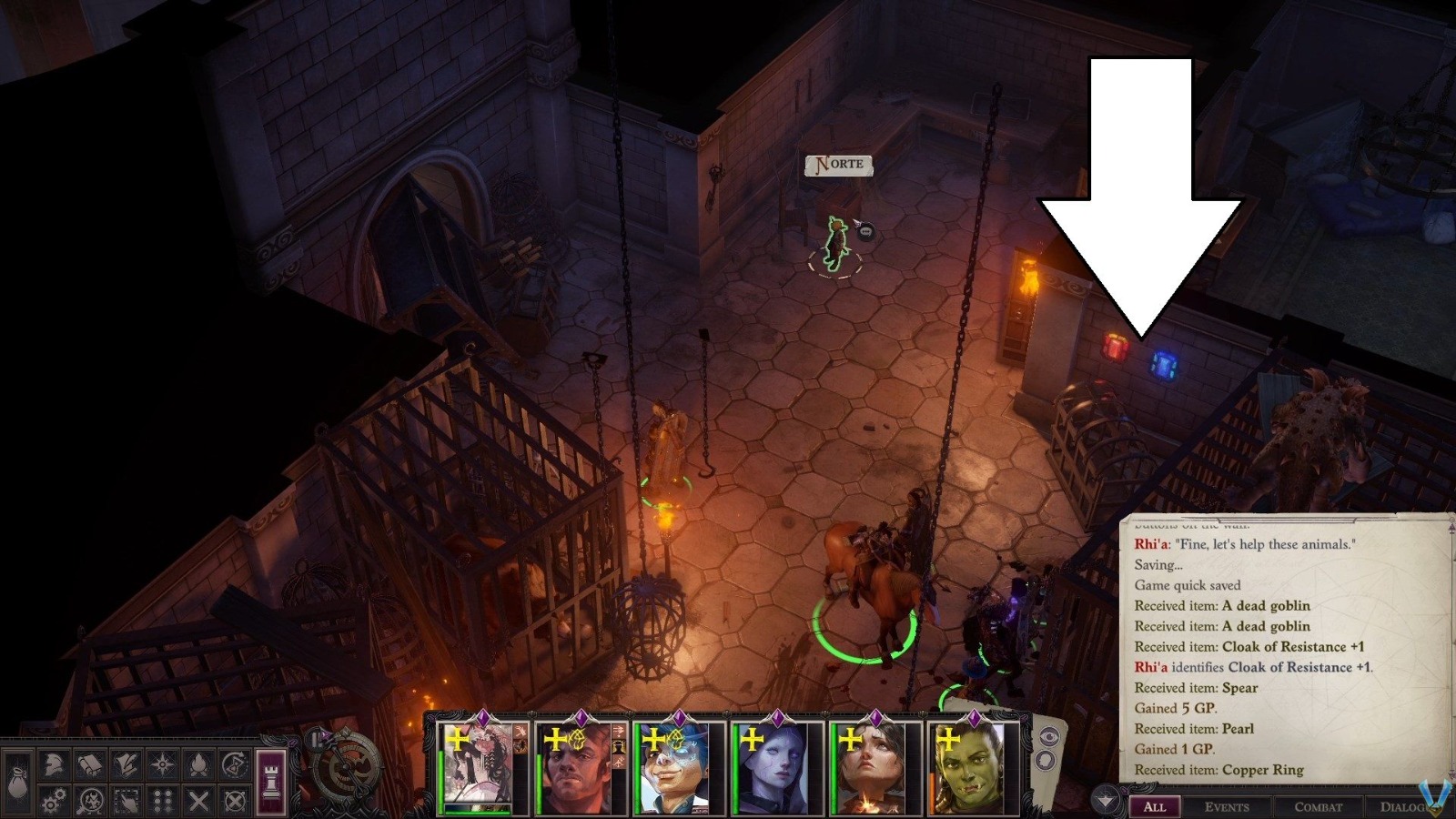Open the character sheet helmet icon

54,764
